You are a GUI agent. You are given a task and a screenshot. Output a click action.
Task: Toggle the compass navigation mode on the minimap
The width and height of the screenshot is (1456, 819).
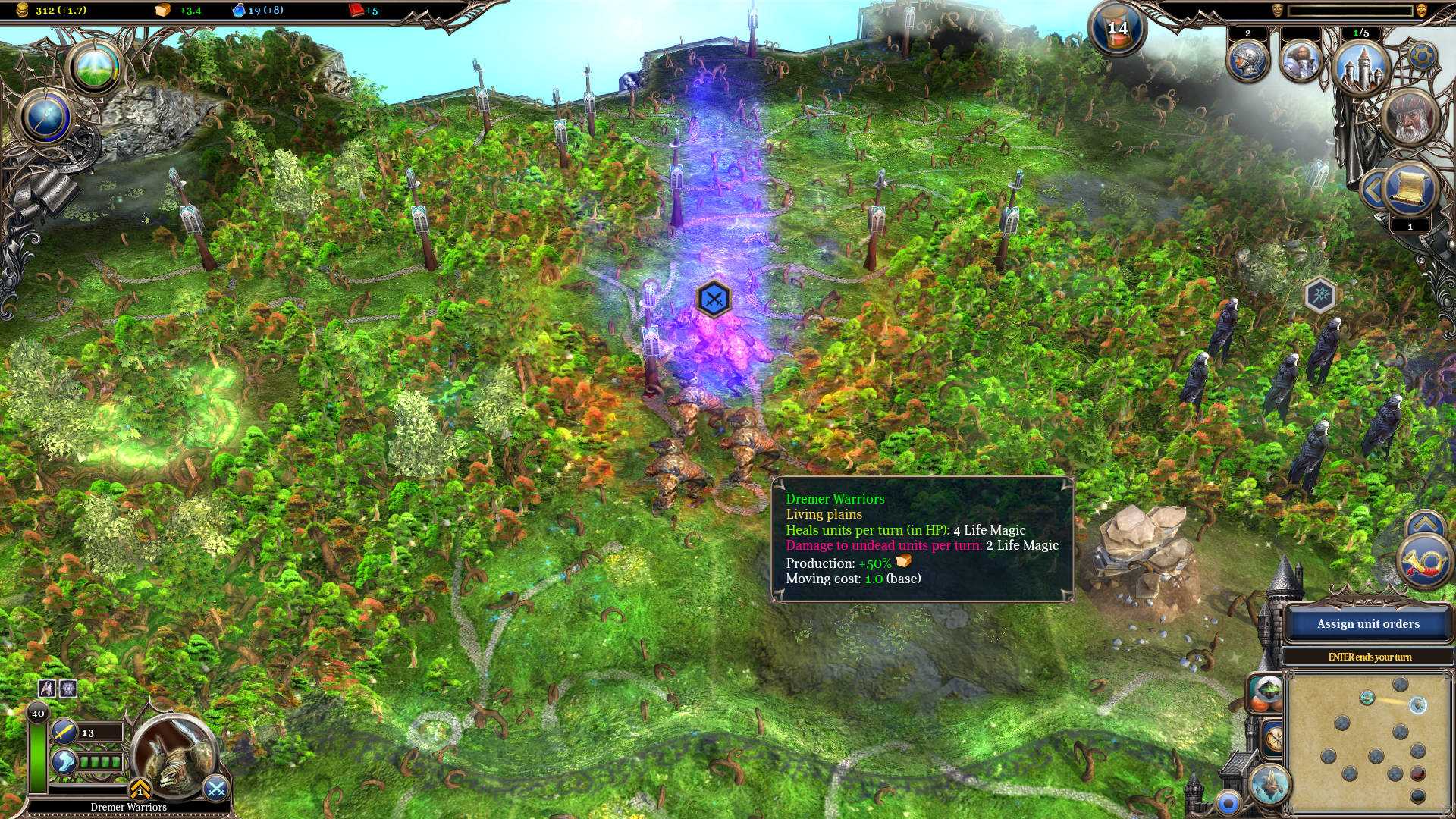tap(1274, 736)
